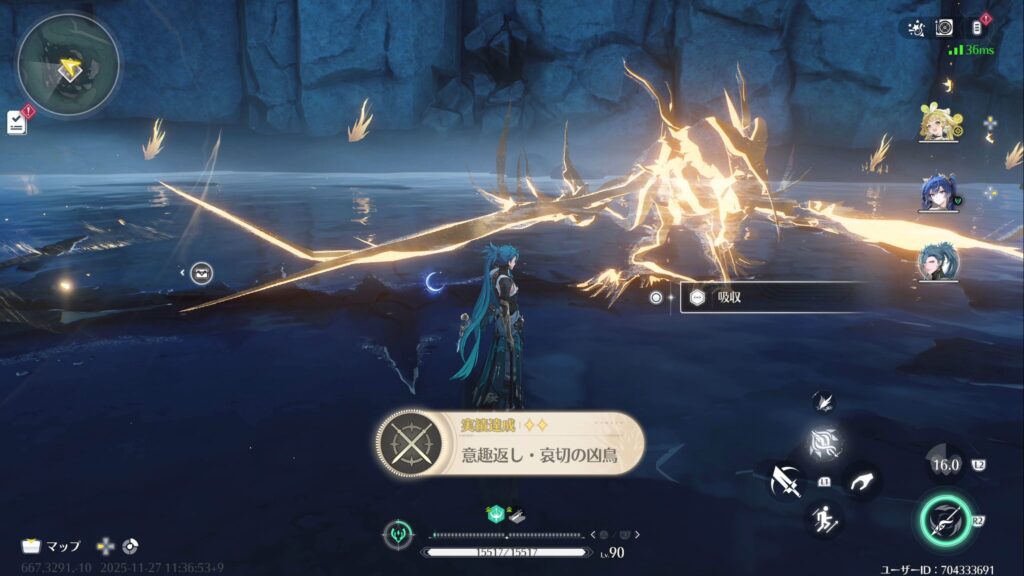Switch to the blue-haired party member portrait

point(939,194)
